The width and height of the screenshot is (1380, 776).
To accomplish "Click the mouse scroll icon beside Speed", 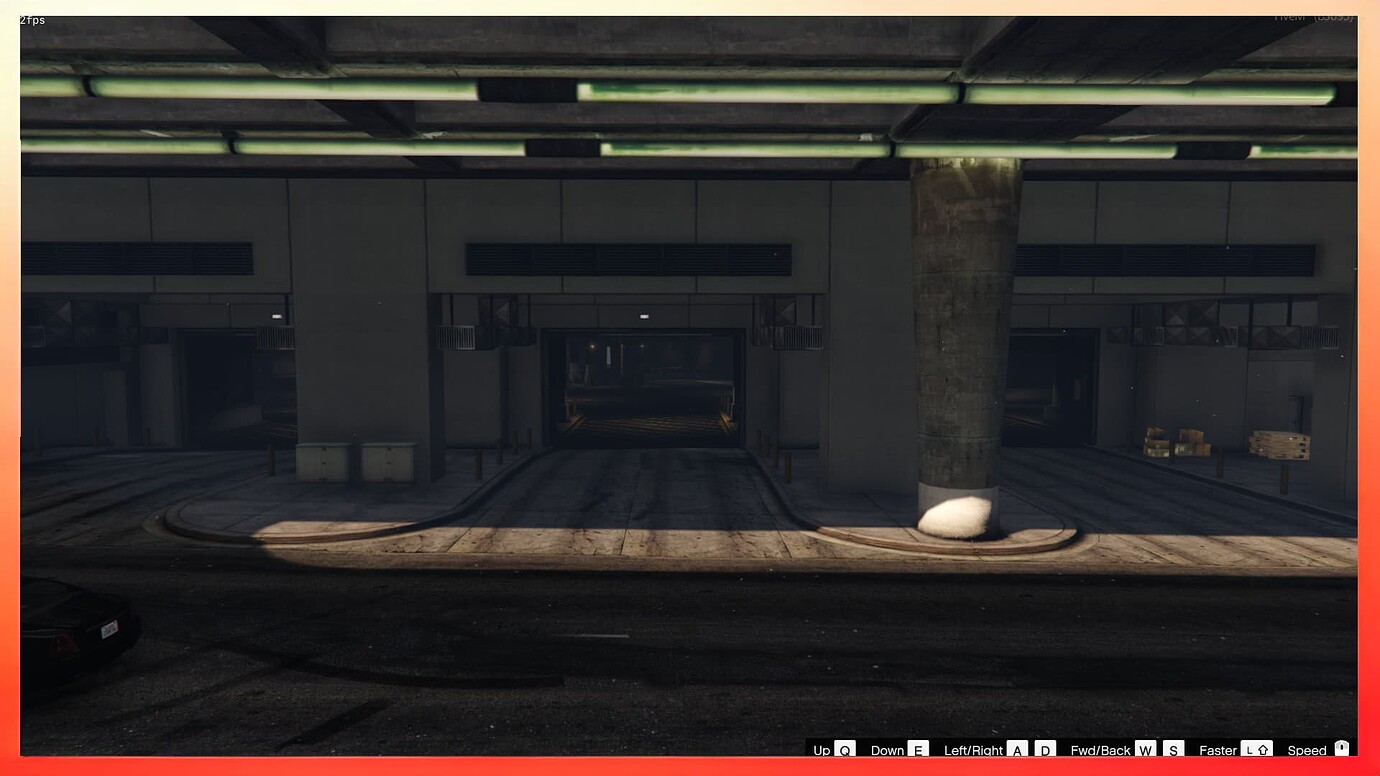I will 1342,750.
